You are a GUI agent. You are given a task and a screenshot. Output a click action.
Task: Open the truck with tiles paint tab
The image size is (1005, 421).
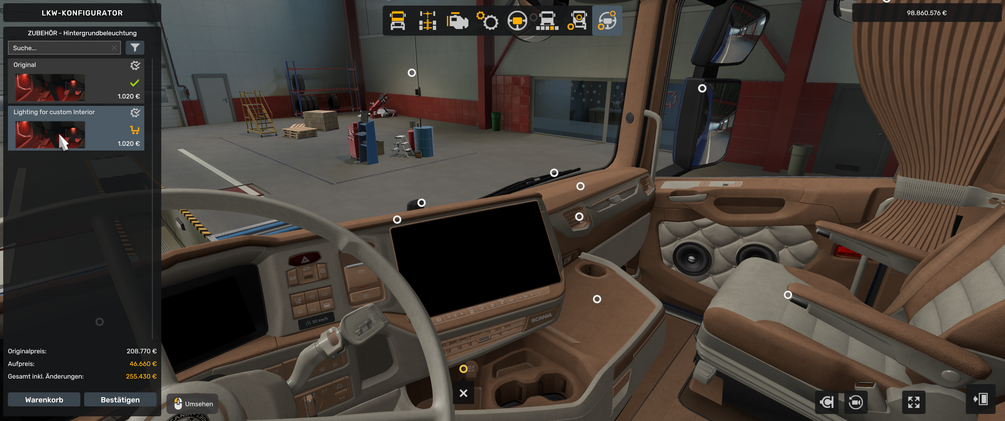(x=548, y=20)
